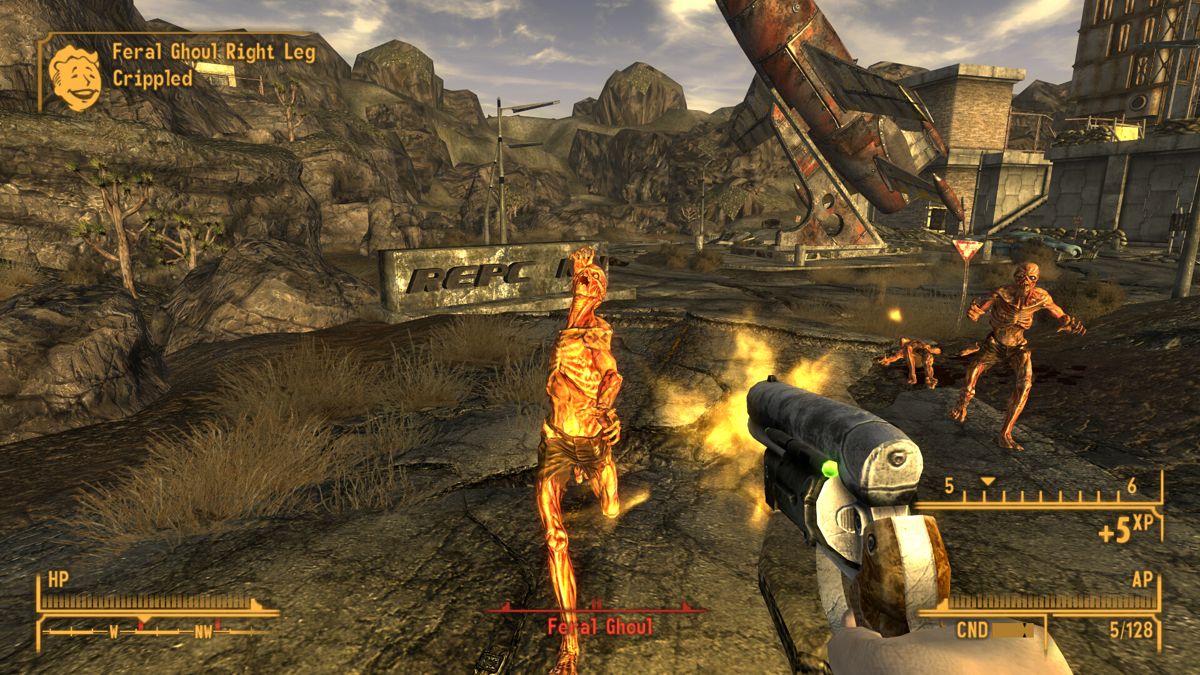Image resolution: width=1200 pixels, height=675 pixels.
Task: Click the Vault Boy notification icon
Action: coord(75,77)
